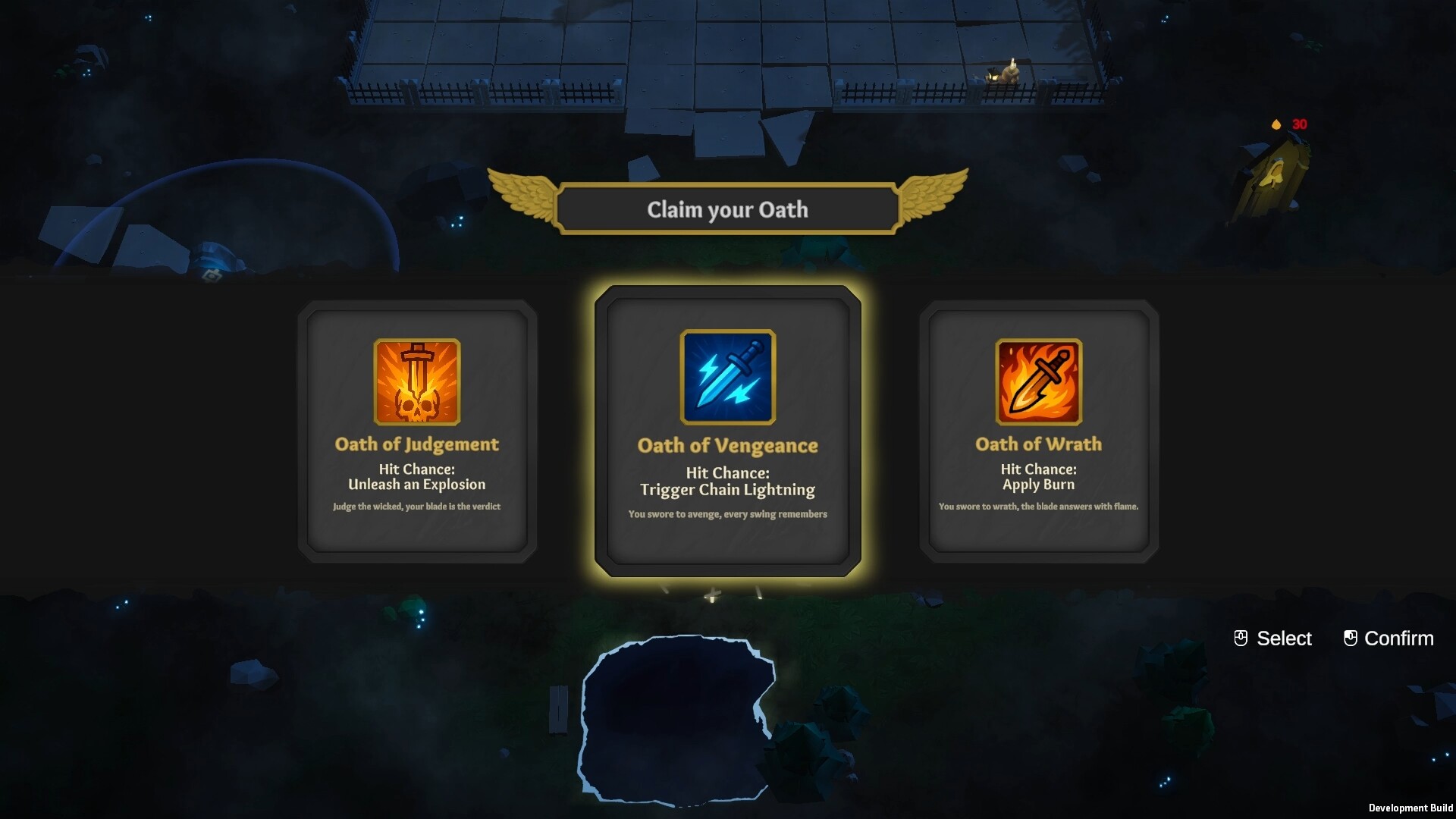Click the mouse icon next to Select prompt
The height and width of the screenshot is (819, 1456).
click(x=1242, y=638)
